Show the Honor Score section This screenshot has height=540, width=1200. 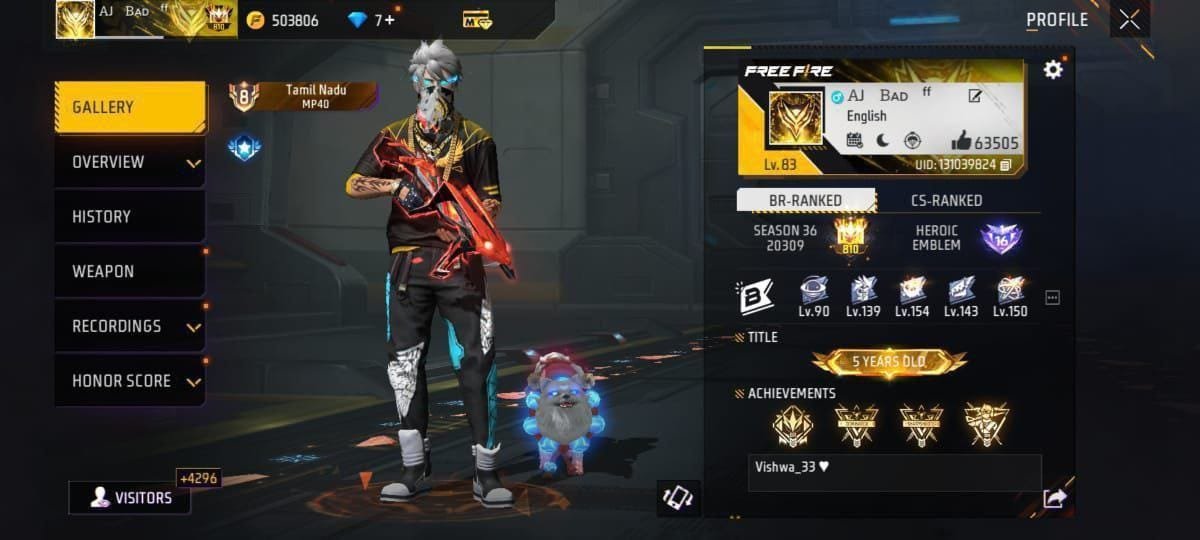129,381
